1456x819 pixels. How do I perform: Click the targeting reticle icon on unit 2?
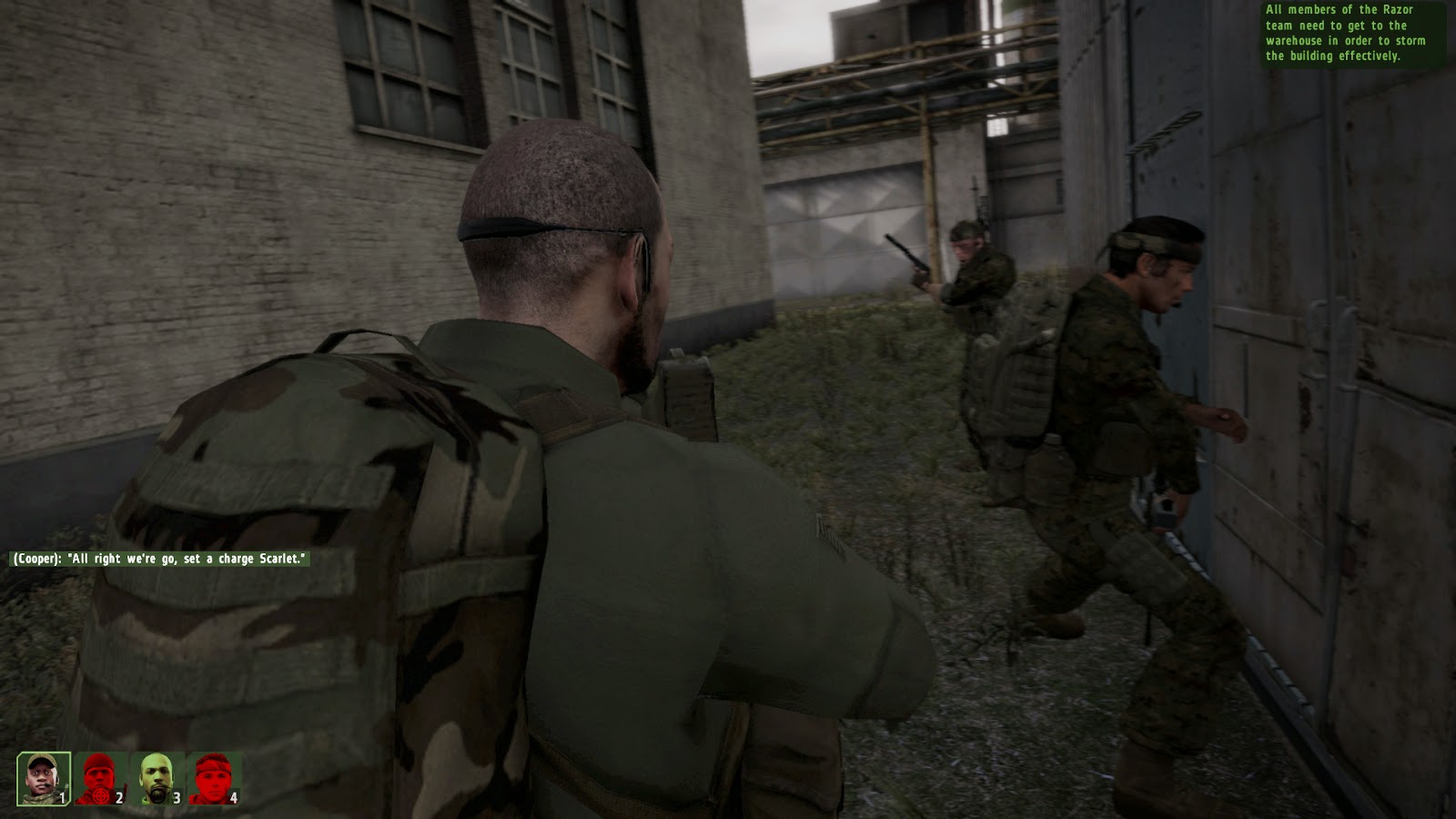tap(100, 796)
